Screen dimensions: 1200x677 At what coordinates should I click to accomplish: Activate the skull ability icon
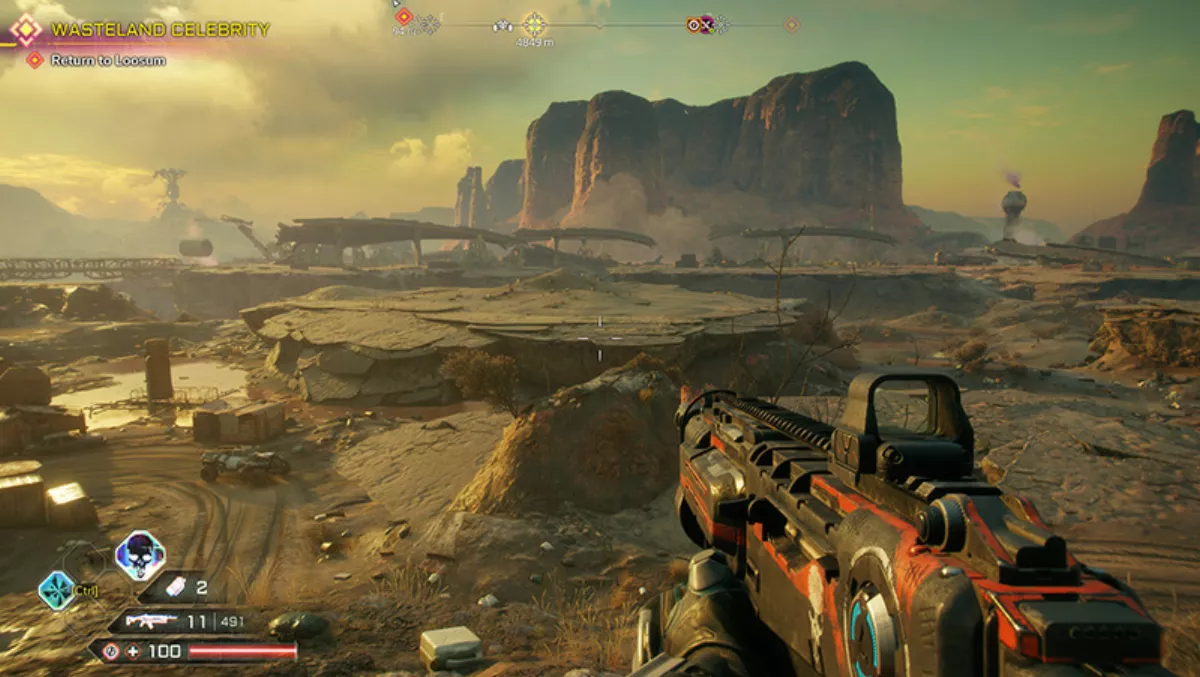(140, 555)
